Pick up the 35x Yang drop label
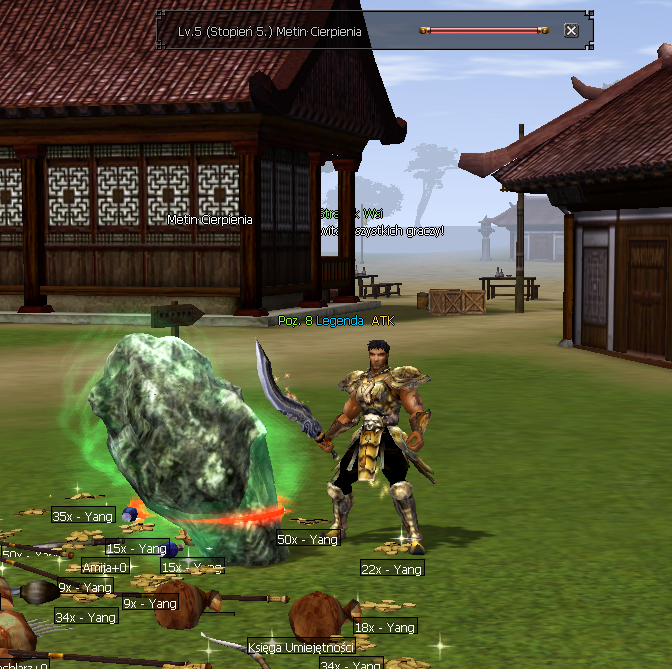672x669 pixels. (83, 516)
